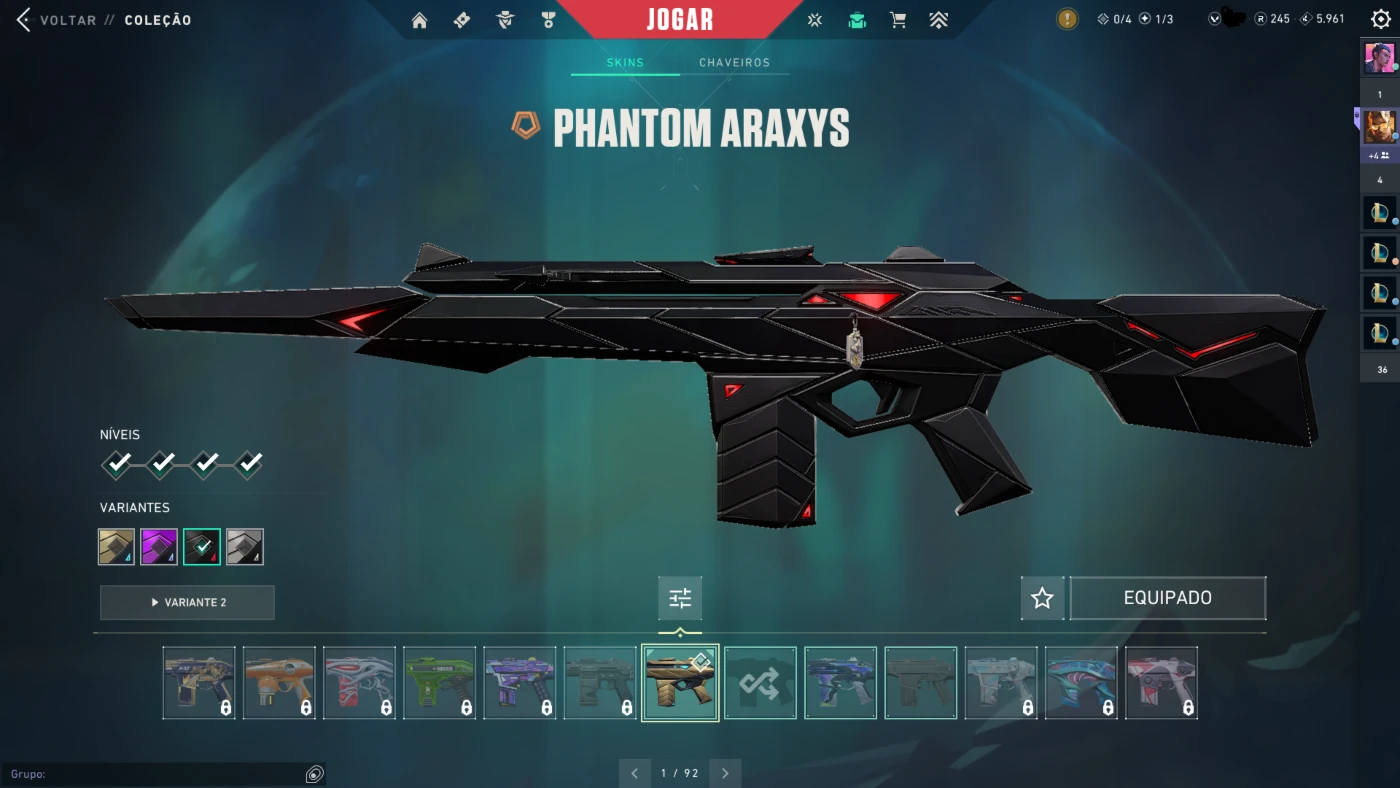Choose the gold variant swatch

coord(117,547)
